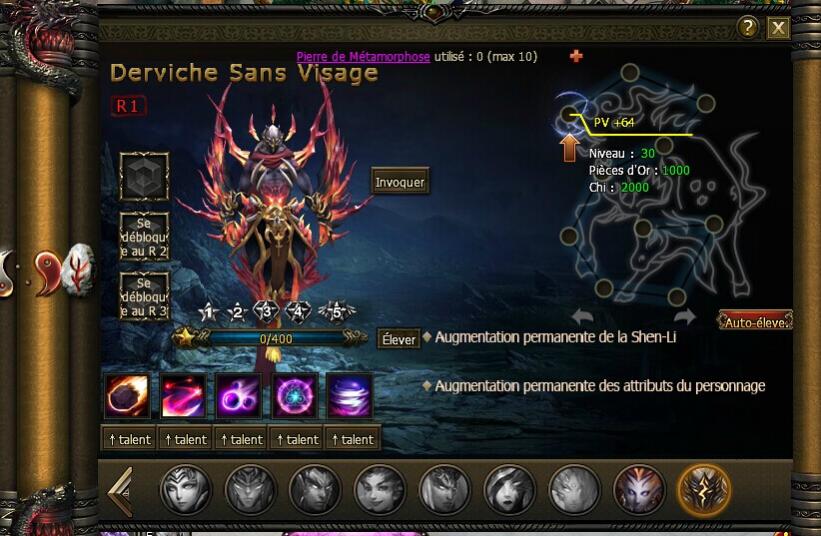Upgrade talent under the purple whirlwind skill
Screen dimensions: 821x536
[x=351, y=439]
